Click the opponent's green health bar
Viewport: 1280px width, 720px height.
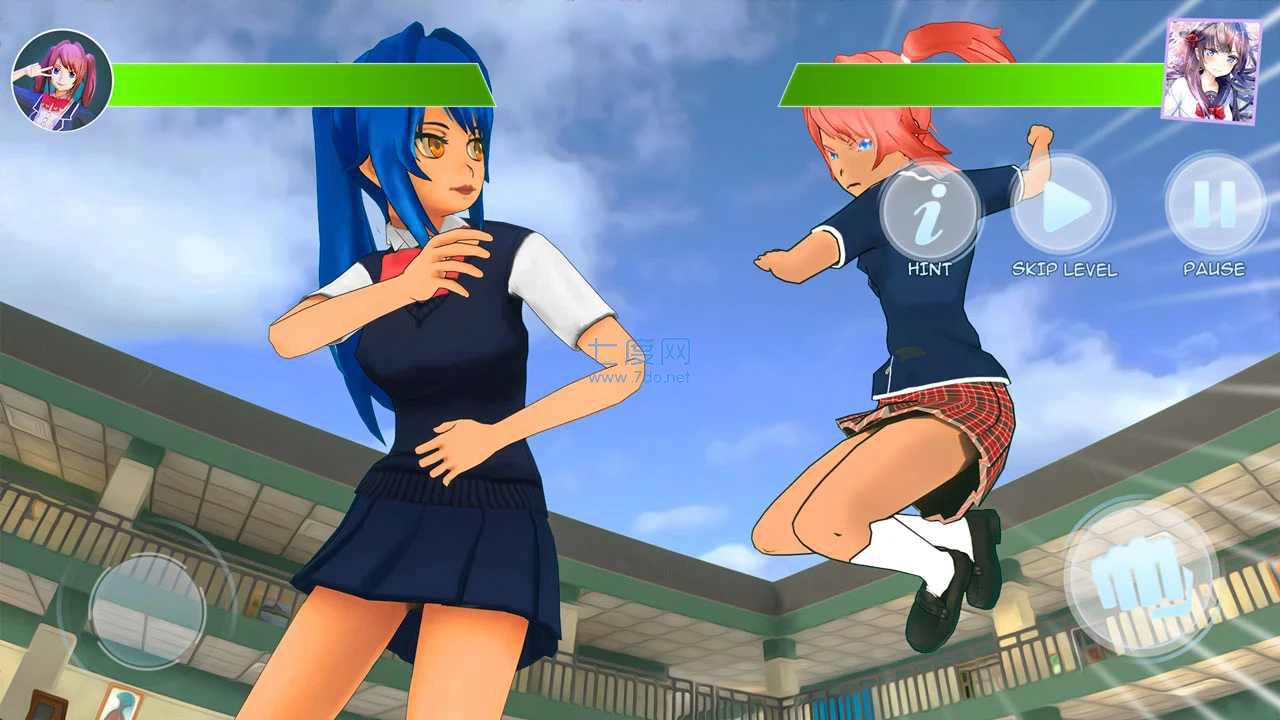[975, 85]
